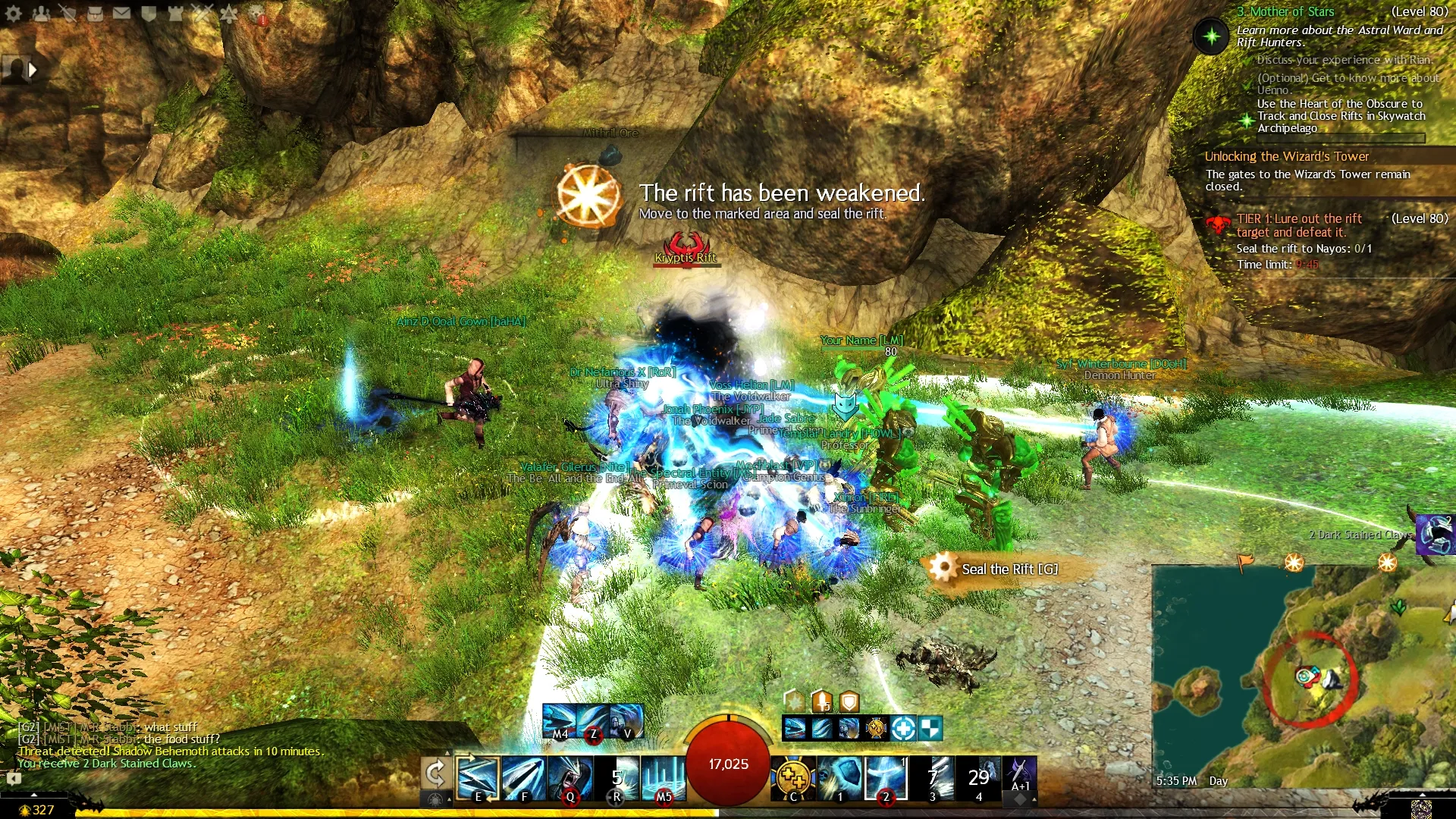The image size is (1456, 819).
Task: Open the inventory bag icon
Action: pyautogui.click(x=95, y=13)
